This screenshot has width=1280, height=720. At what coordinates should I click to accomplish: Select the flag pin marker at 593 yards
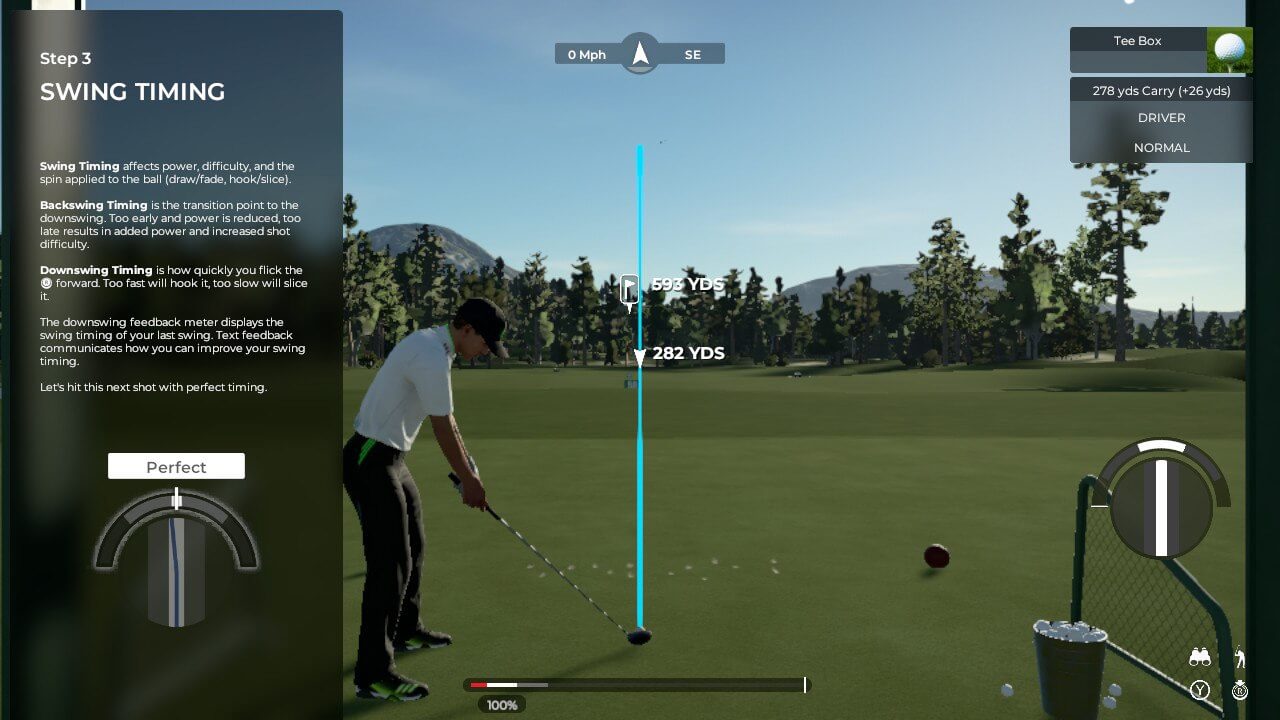point(629,289)
